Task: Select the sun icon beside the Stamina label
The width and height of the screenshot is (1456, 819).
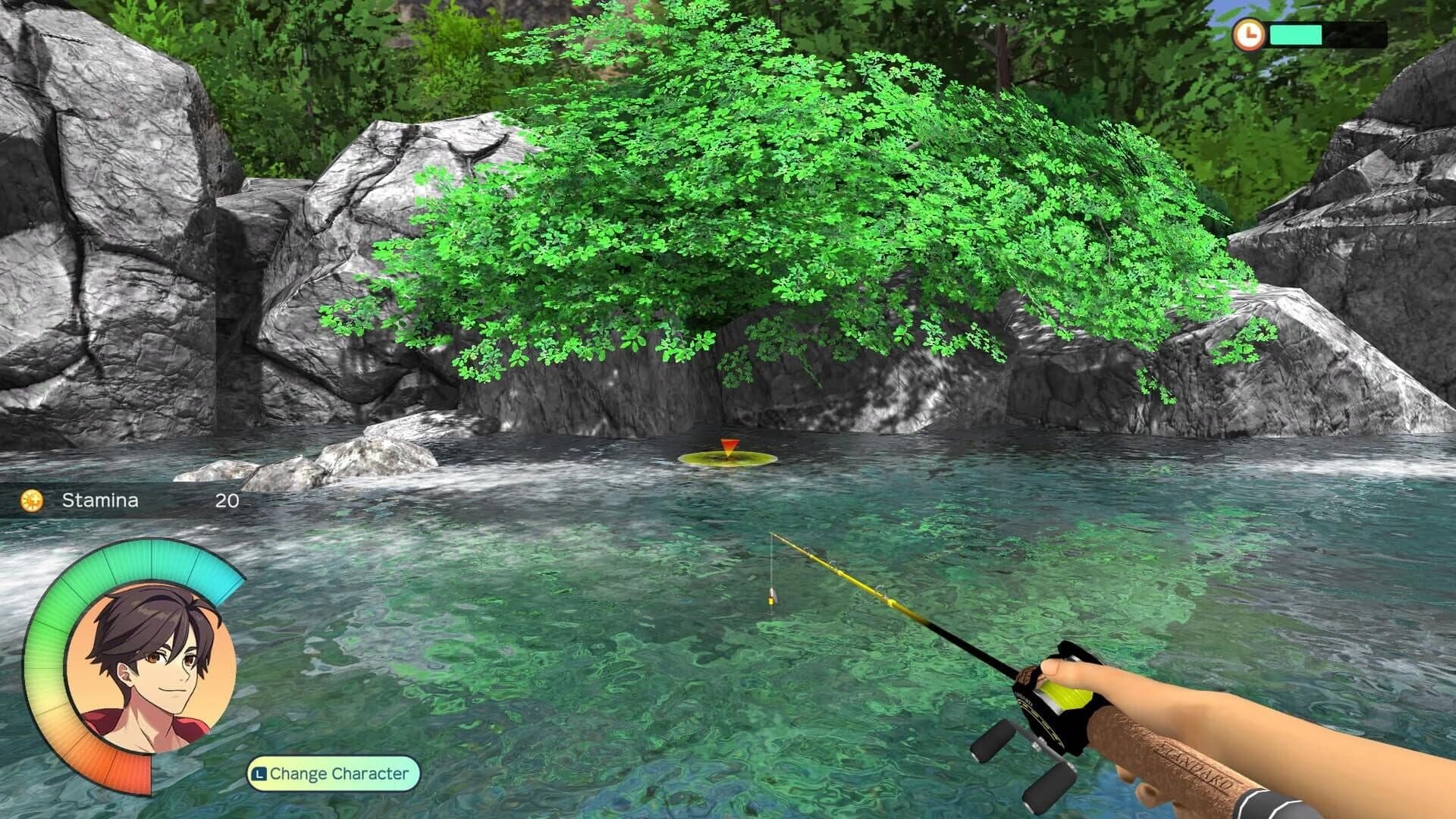Action: pos(31,500)
